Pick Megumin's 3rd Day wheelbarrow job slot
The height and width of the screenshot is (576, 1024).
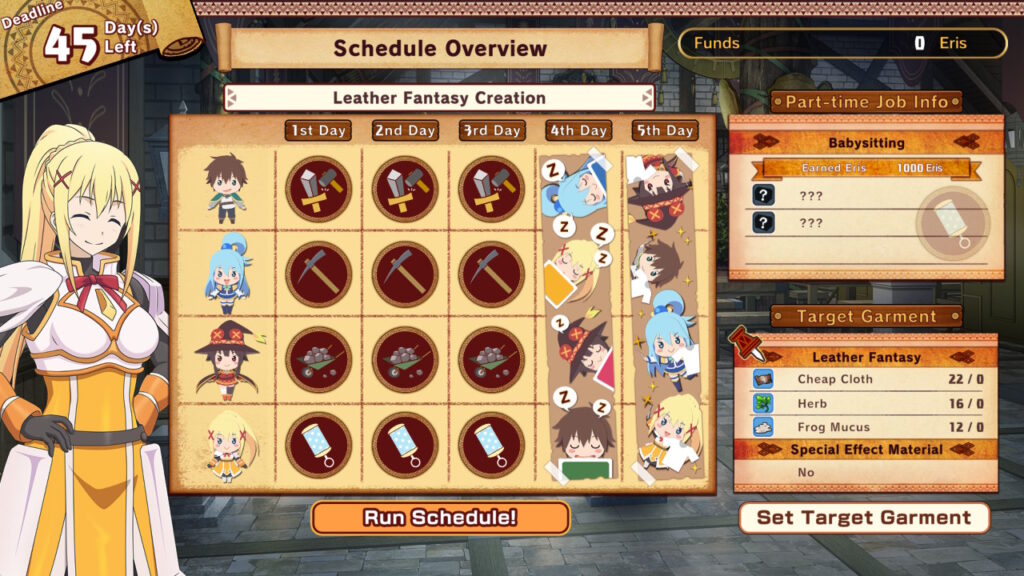point(491,359)
